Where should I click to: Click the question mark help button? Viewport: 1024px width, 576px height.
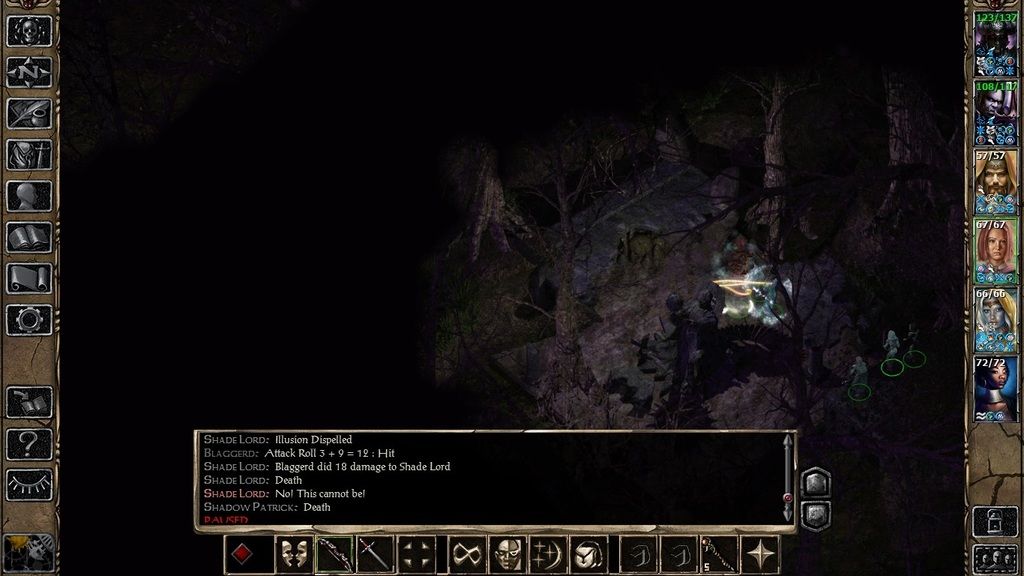click(29, 443)
